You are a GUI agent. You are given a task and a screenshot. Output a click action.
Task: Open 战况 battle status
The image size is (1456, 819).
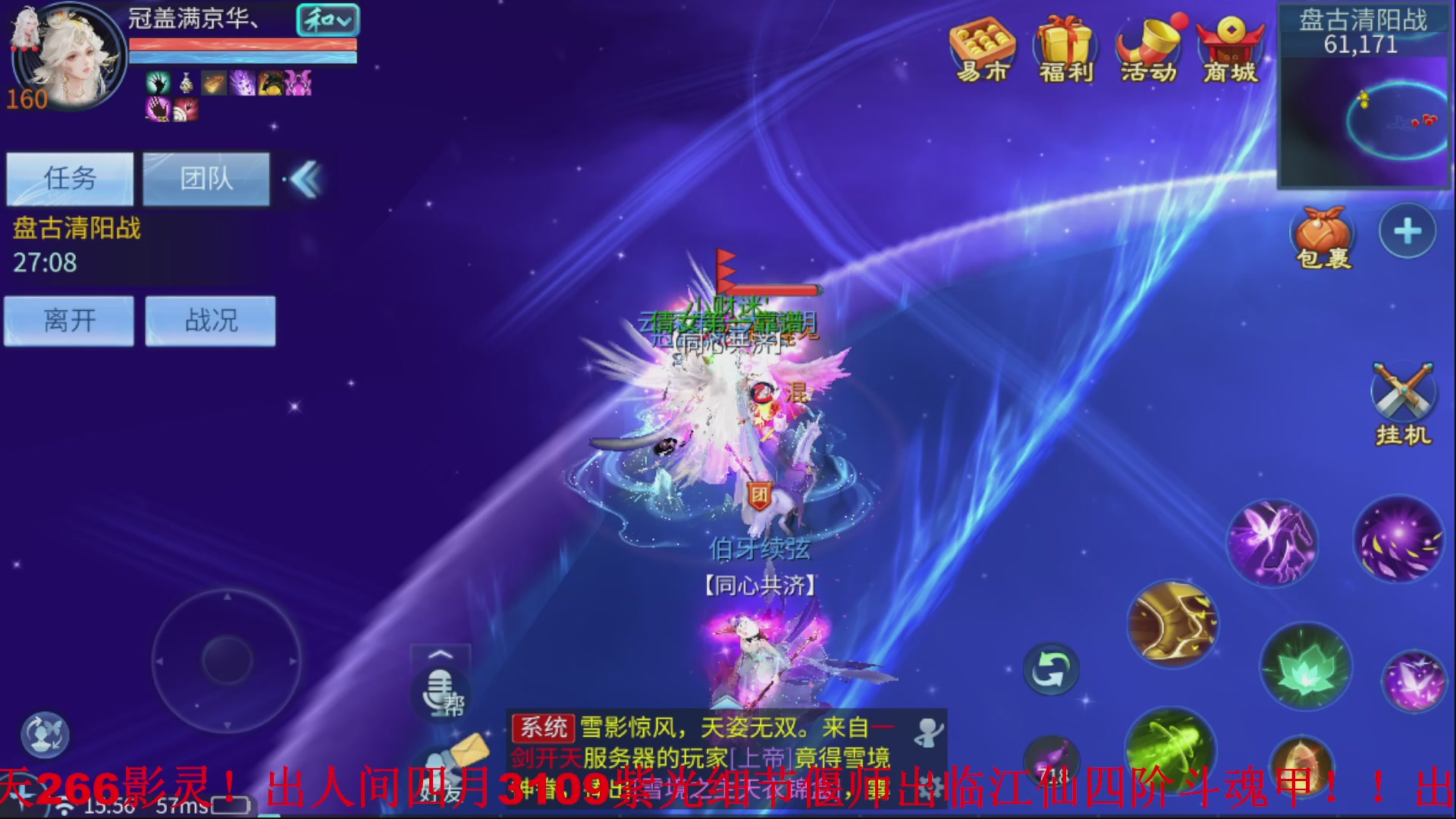click(210, 321)
